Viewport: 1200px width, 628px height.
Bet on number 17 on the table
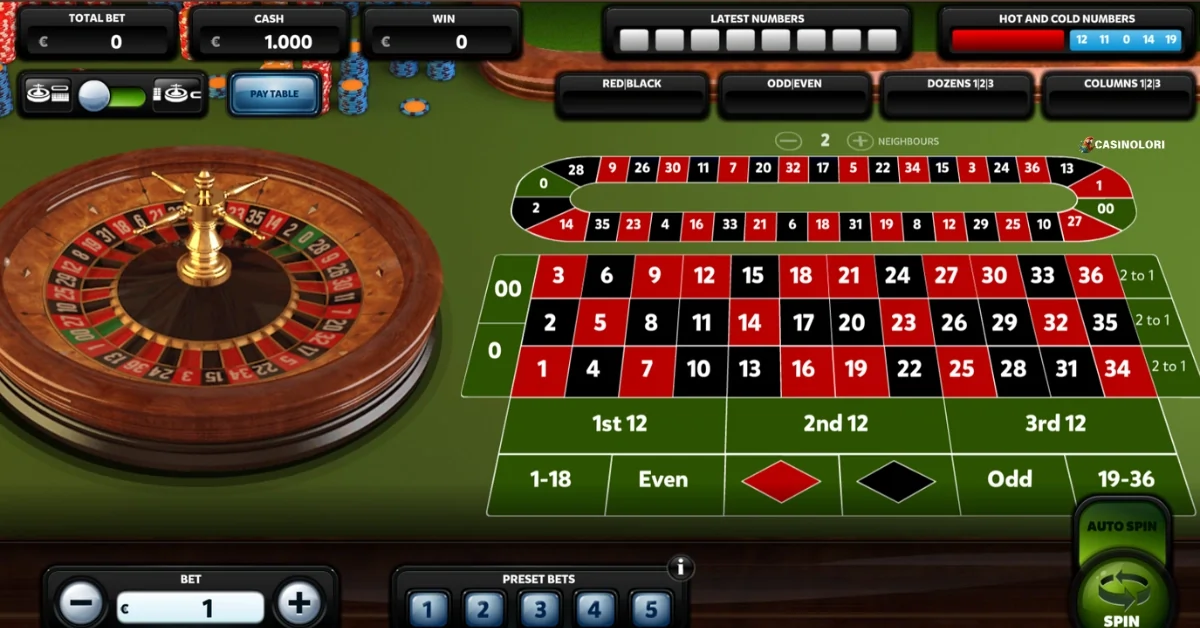[803, 323]
